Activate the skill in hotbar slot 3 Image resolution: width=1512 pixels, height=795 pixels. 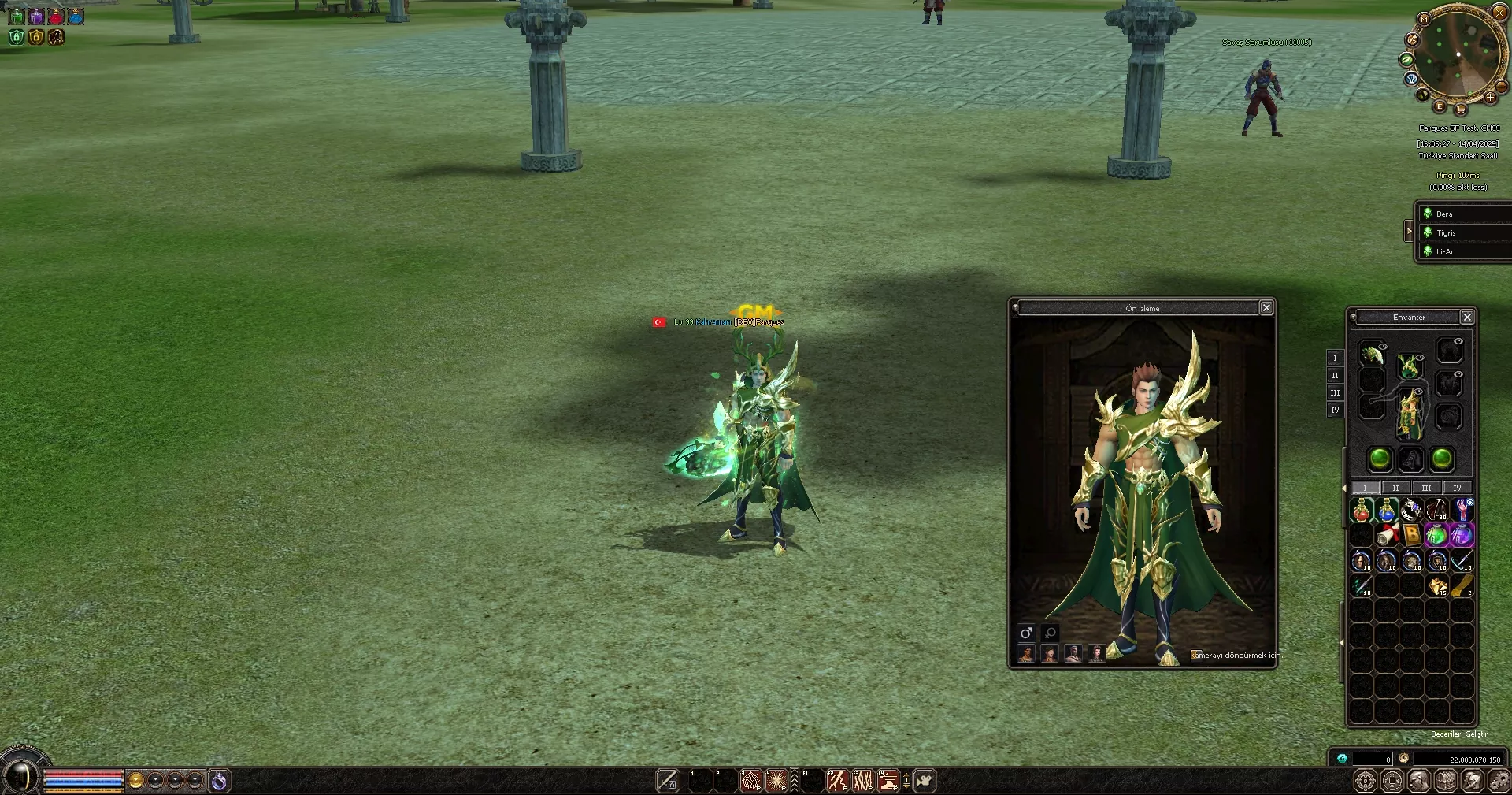(x=750, y=779)
